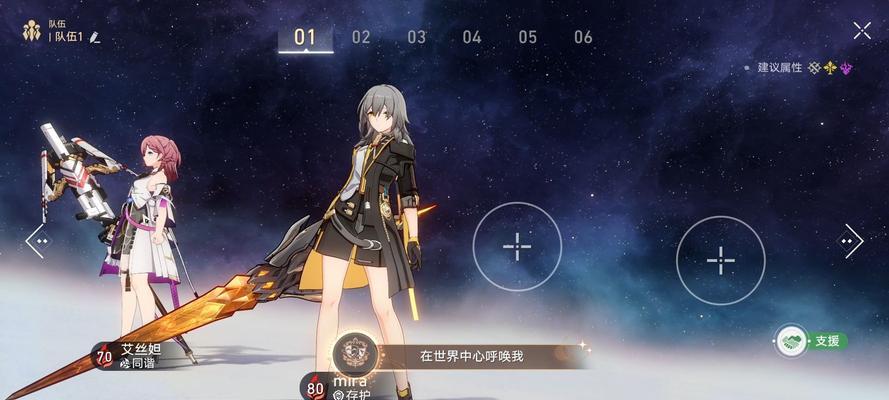Switch to team tab 02

pyautogui.click(x=361, y=37)
